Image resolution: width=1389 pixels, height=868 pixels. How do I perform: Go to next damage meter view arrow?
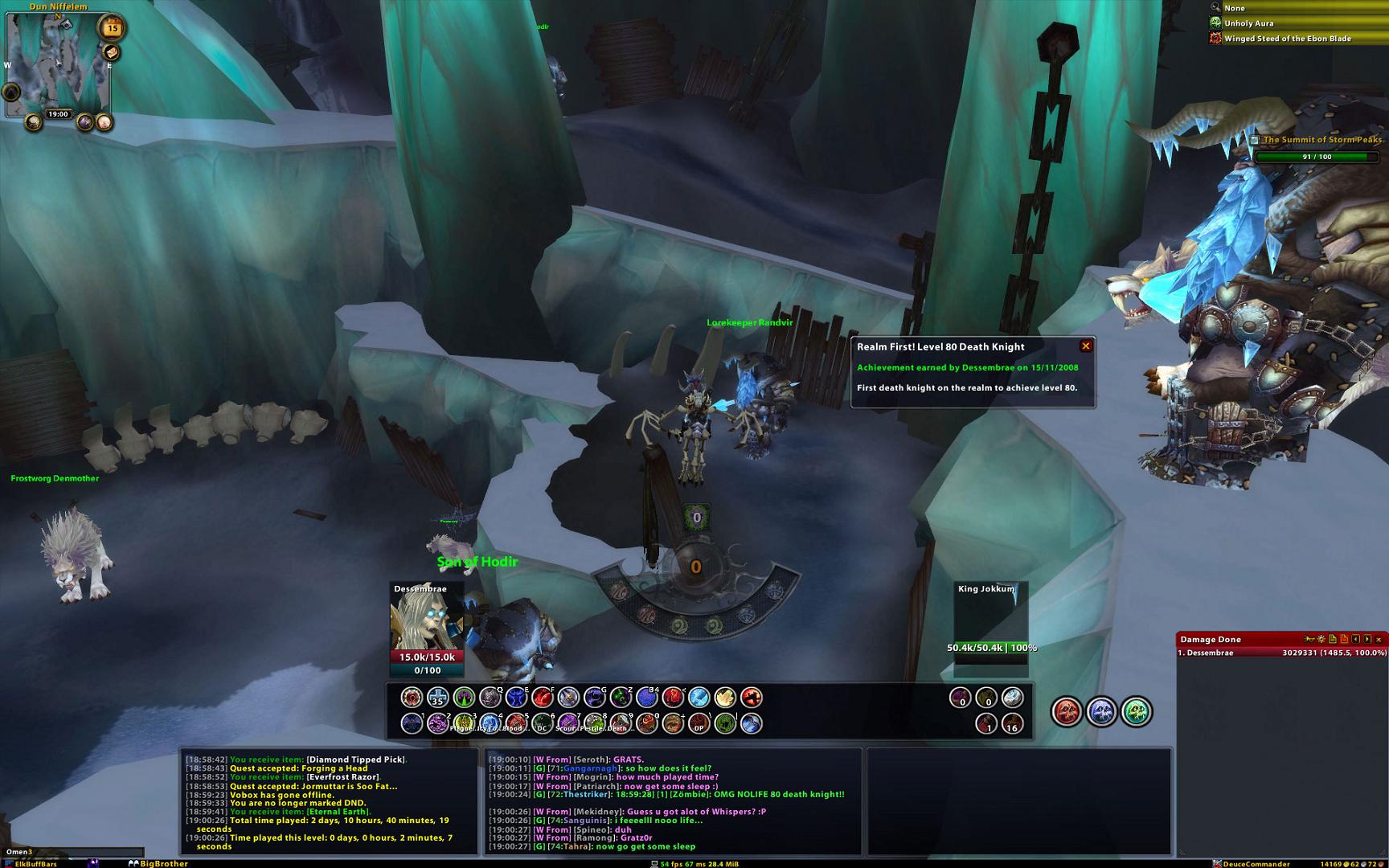point(1367,640)
